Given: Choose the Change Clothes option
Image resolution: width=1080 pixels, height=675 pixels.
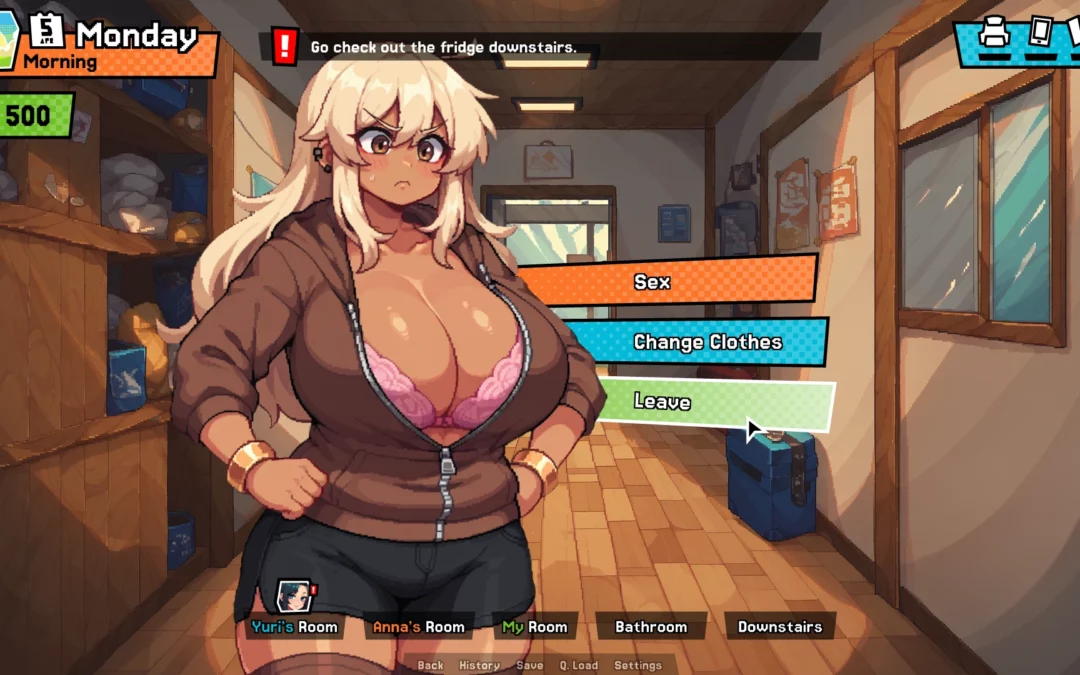Looking at the screenshot, I should click(x=707, y=342).
